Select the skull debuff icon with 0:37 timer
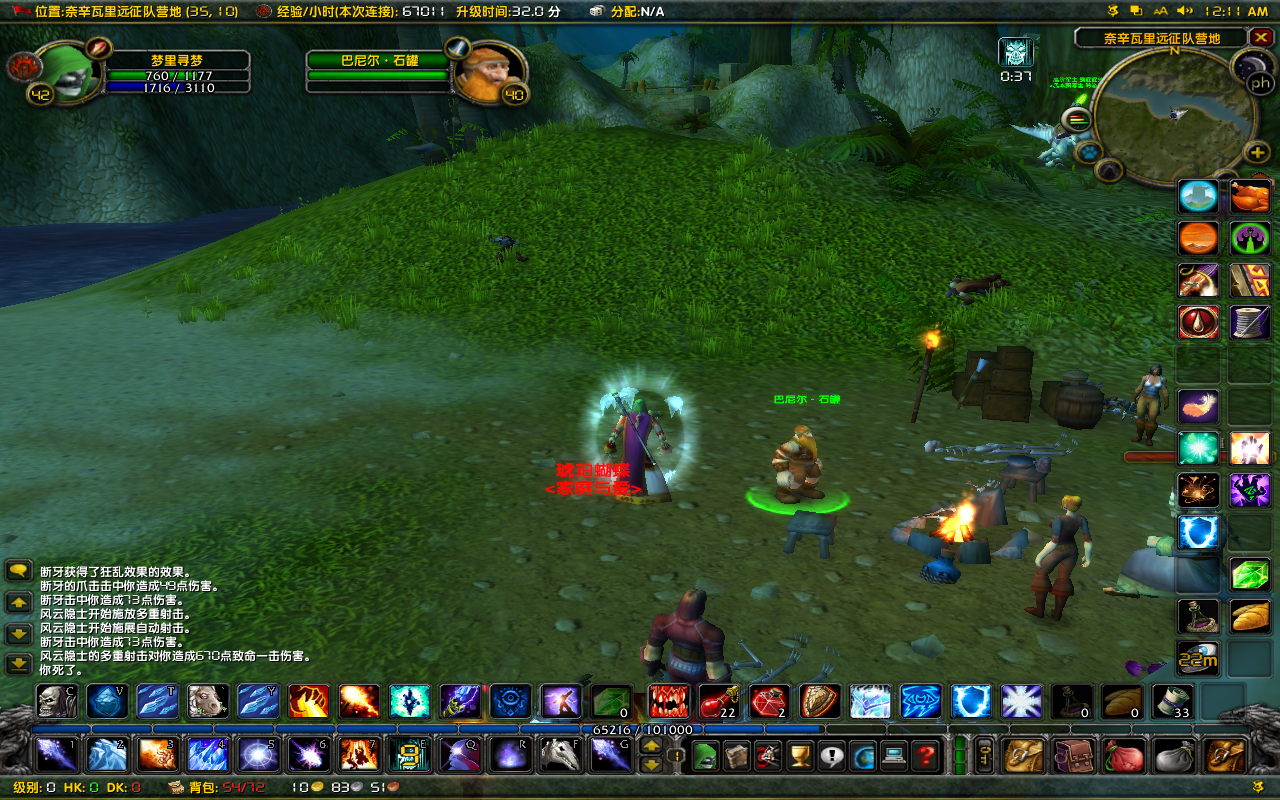 (1015, 53)
